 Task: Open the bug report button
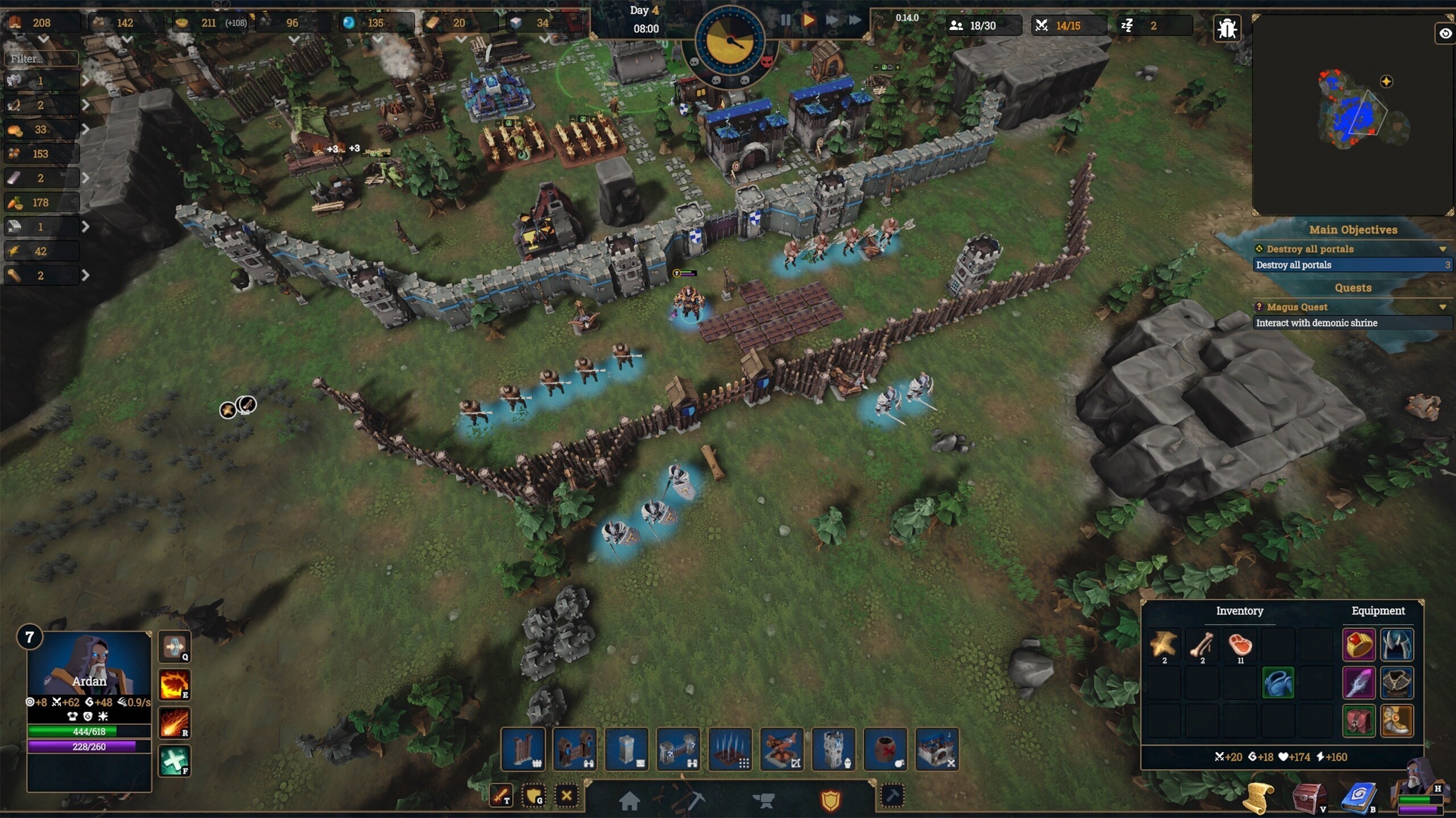[x=1227, y=28]
